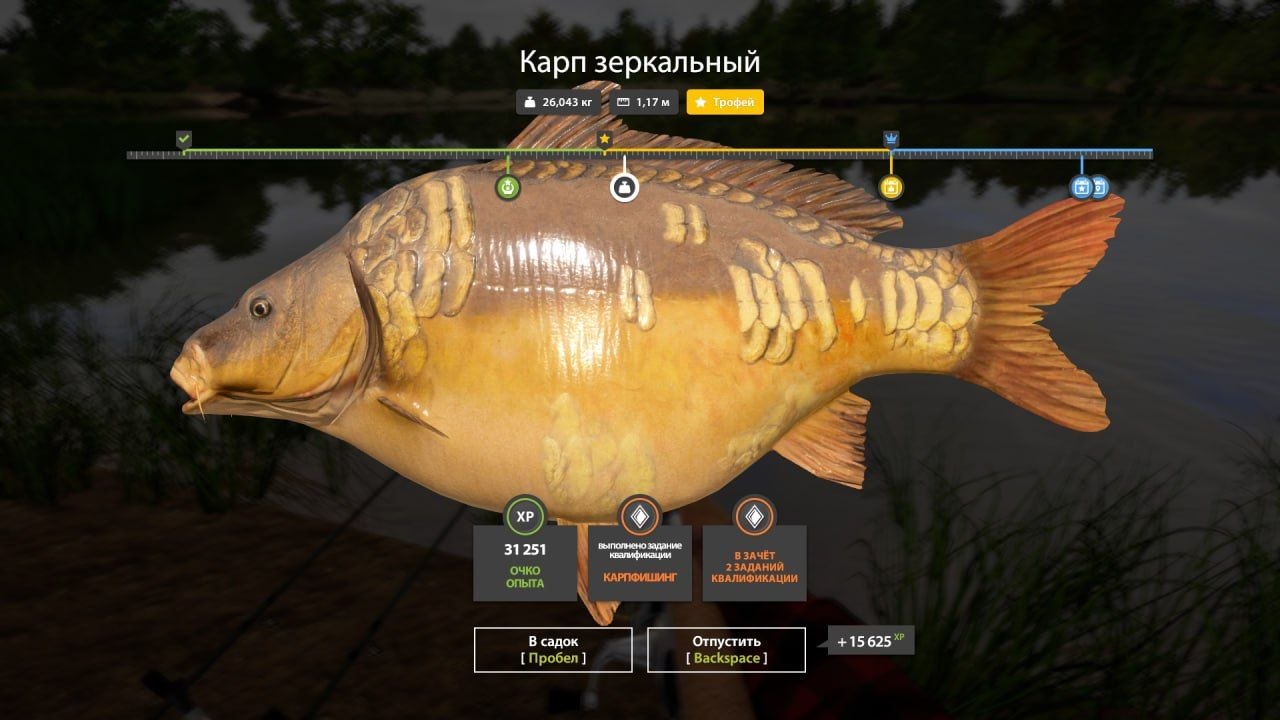
Task: Put the carp in the keepnet (В садок)
Action: point(553,650)
